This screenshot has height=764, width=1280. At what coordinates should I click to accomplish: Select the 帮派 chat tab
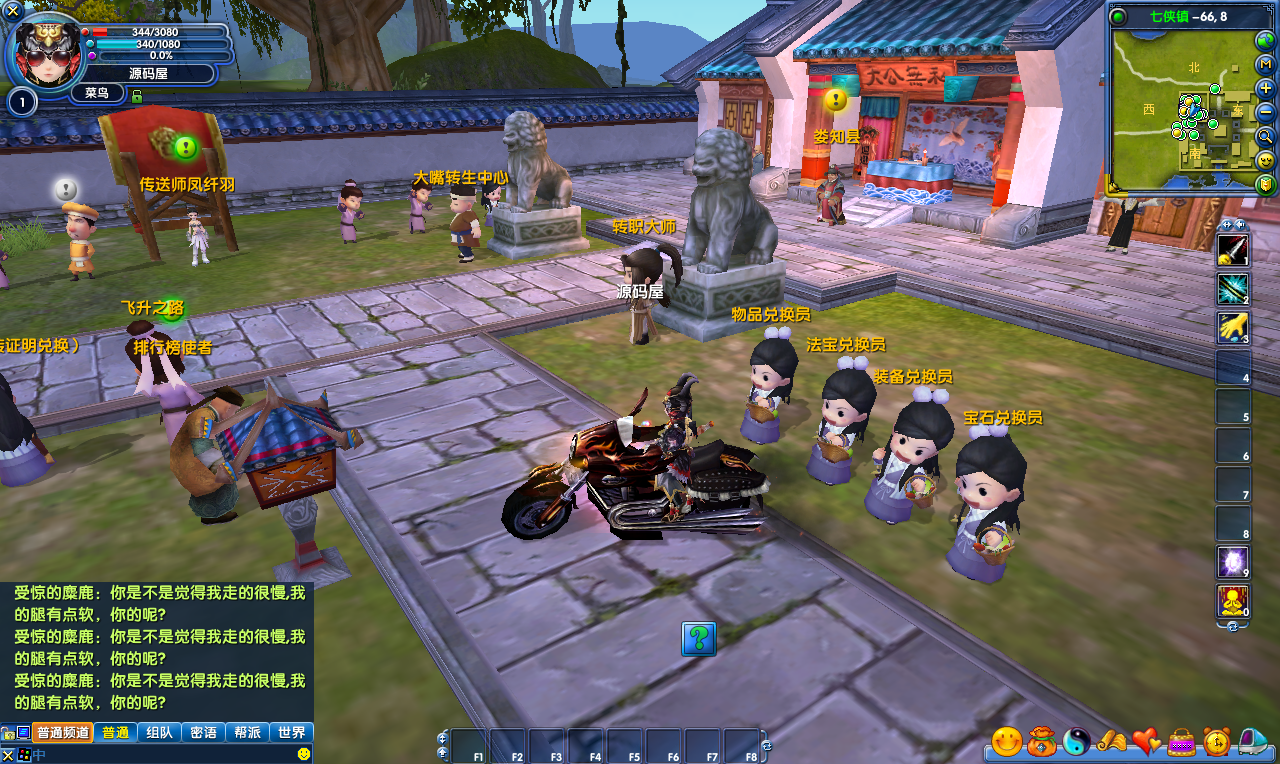(x=247, y=732)
